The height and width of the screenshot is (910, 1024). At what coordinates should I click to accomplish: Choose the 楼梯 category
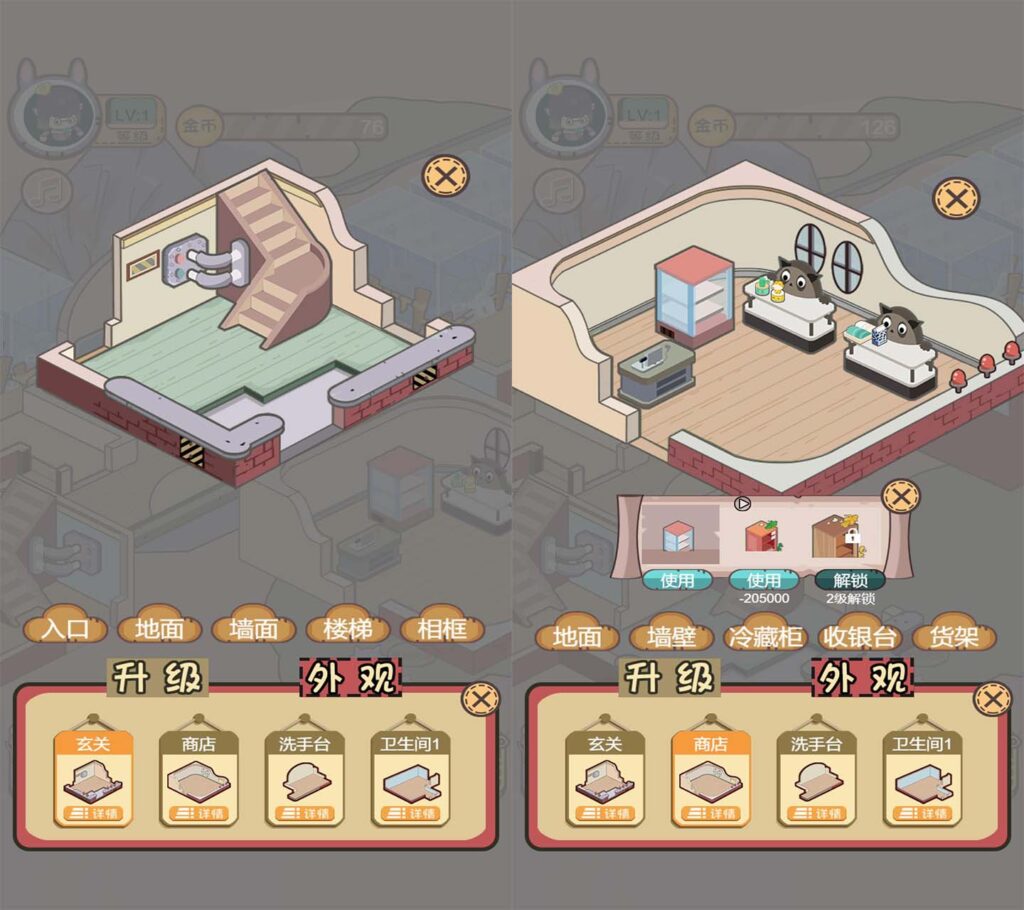click(346, 630)
